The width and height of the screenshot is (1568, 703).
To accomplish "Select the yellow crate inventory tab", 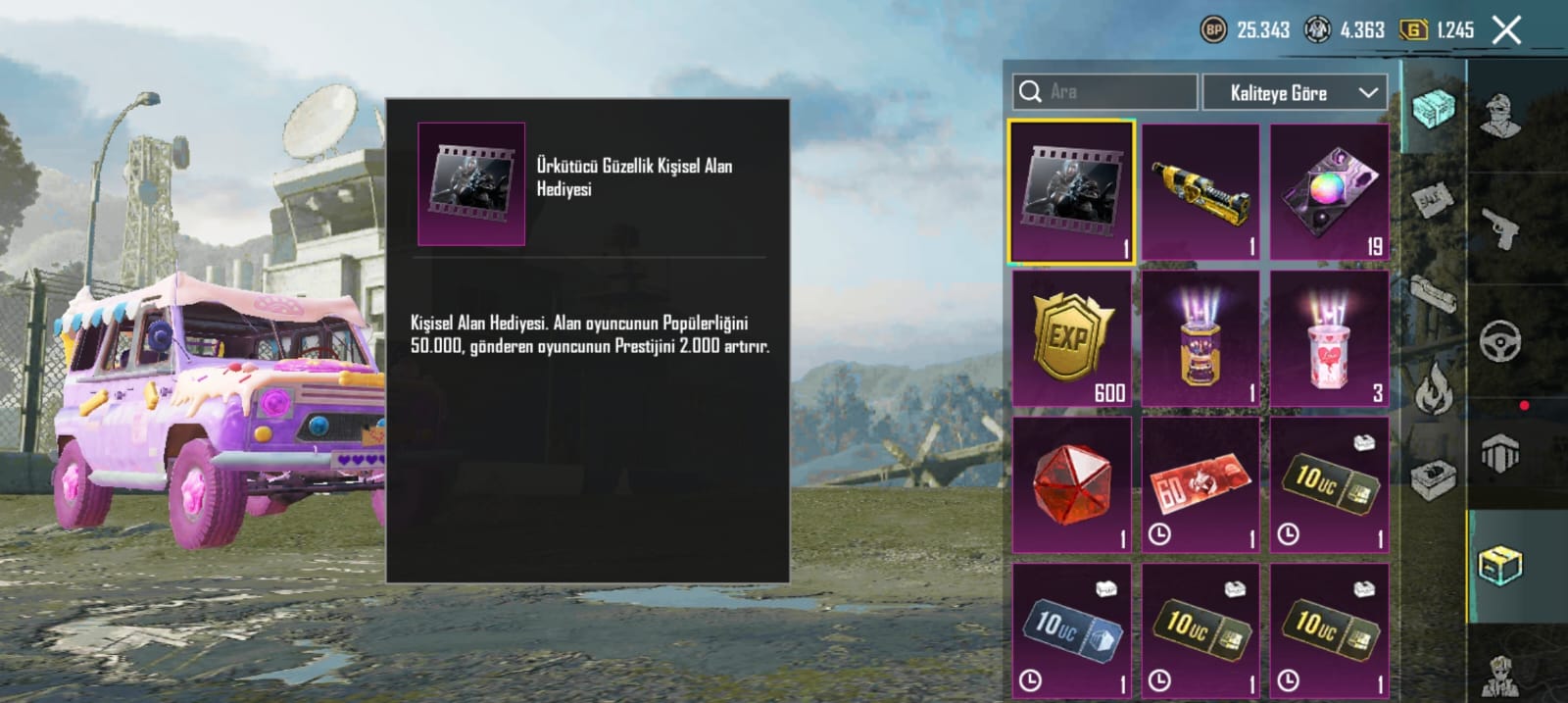I will (1499, 566).
